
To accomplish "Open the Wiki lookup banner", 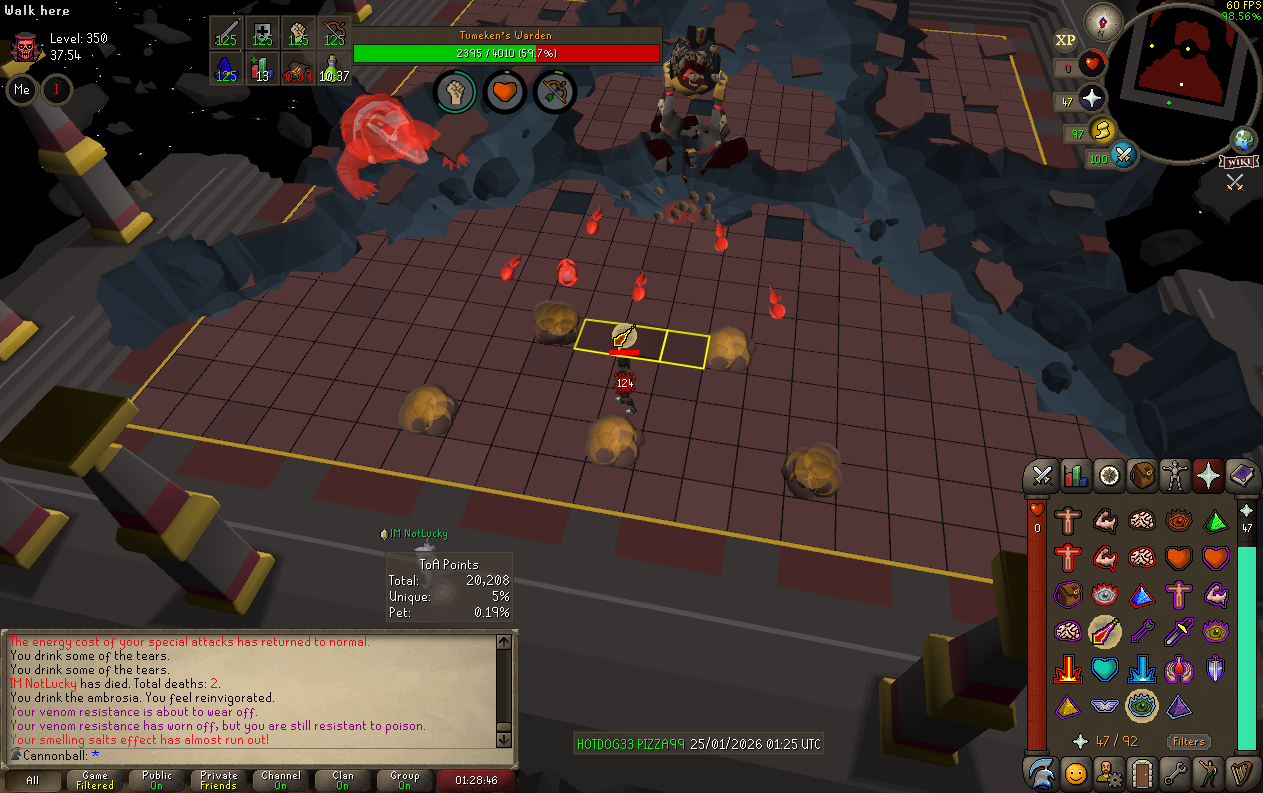I will click(1238, 161).
